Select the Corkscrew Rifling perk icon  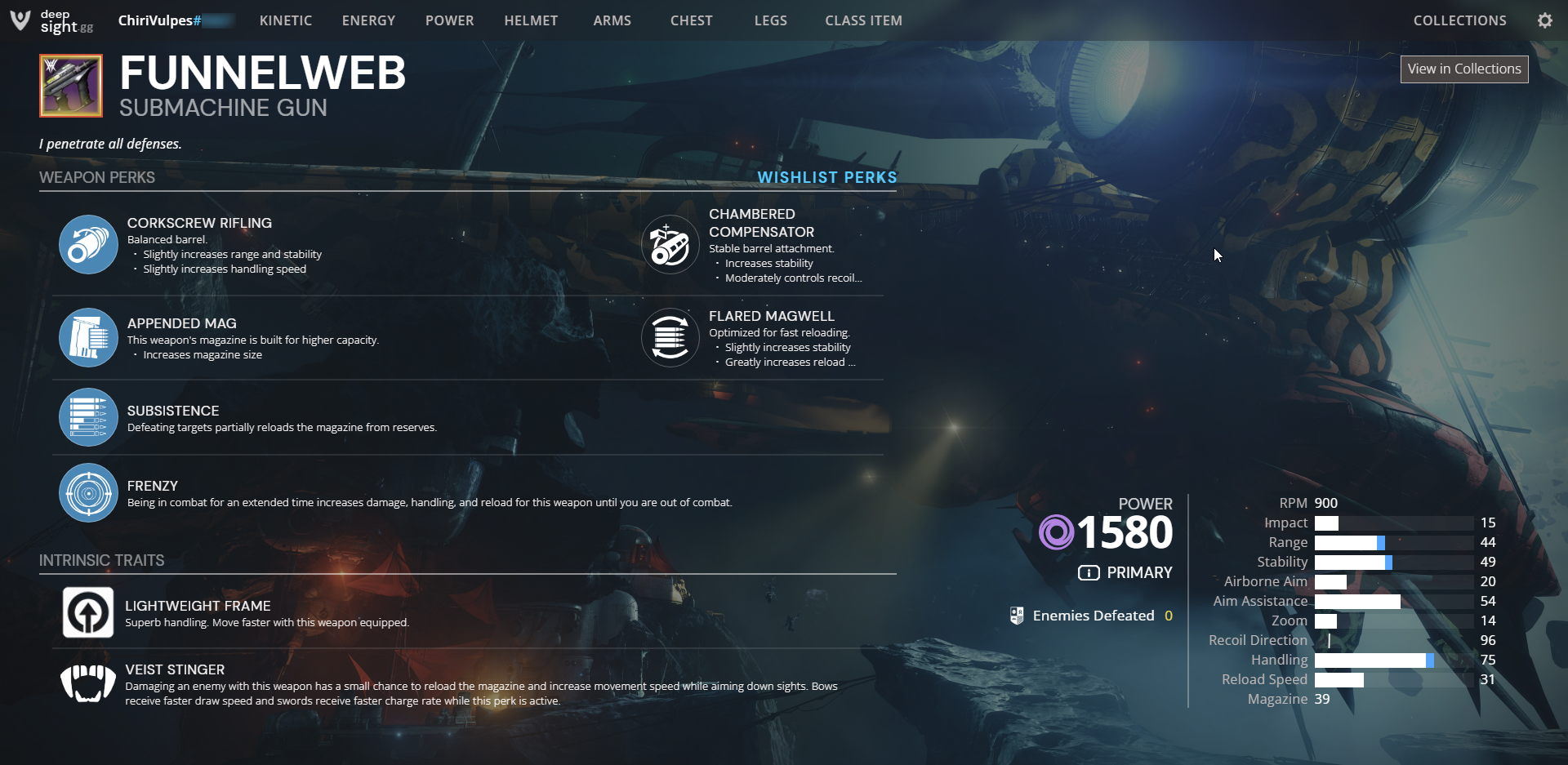point(88,244)
